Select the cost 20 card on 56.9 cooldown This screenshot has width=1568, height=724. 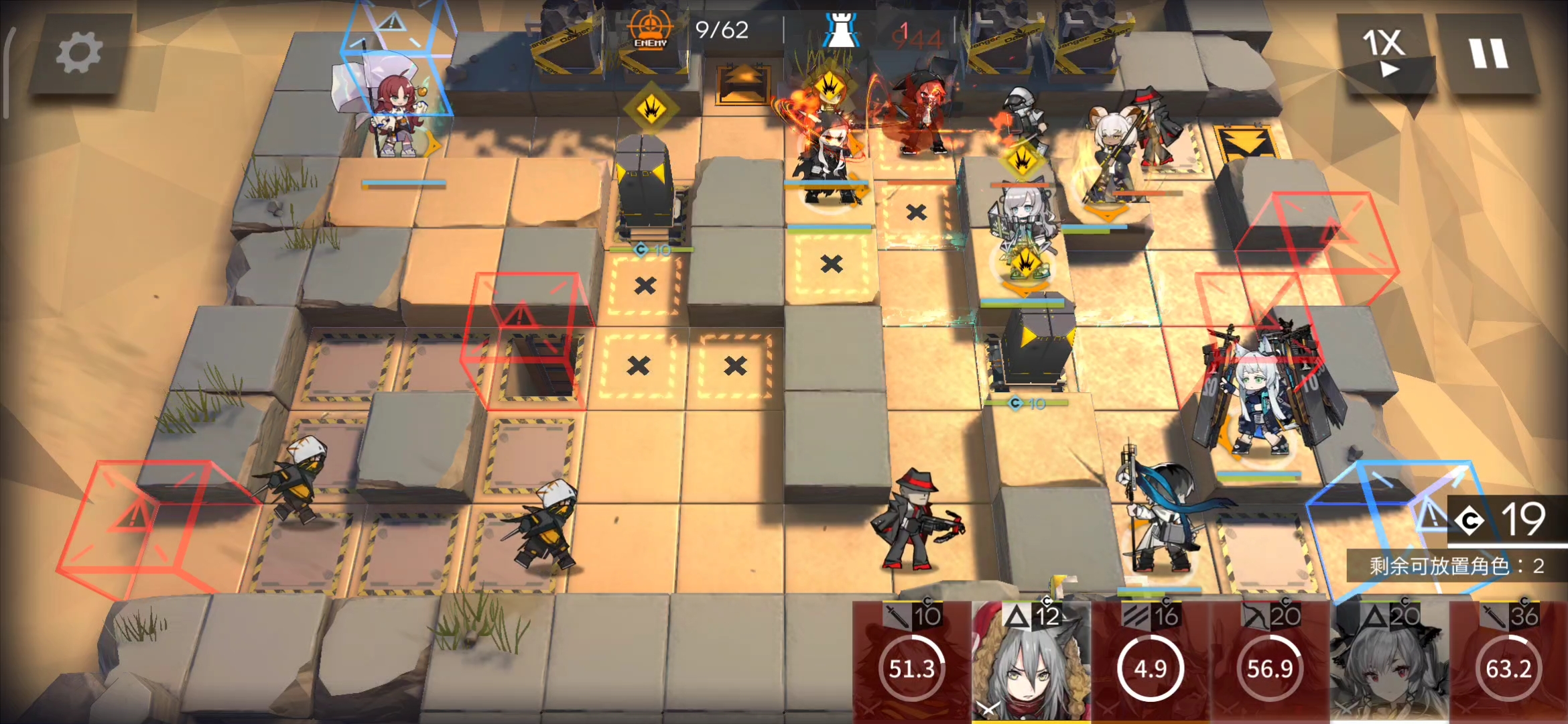pyautogui.click(x=1269, y=662)
